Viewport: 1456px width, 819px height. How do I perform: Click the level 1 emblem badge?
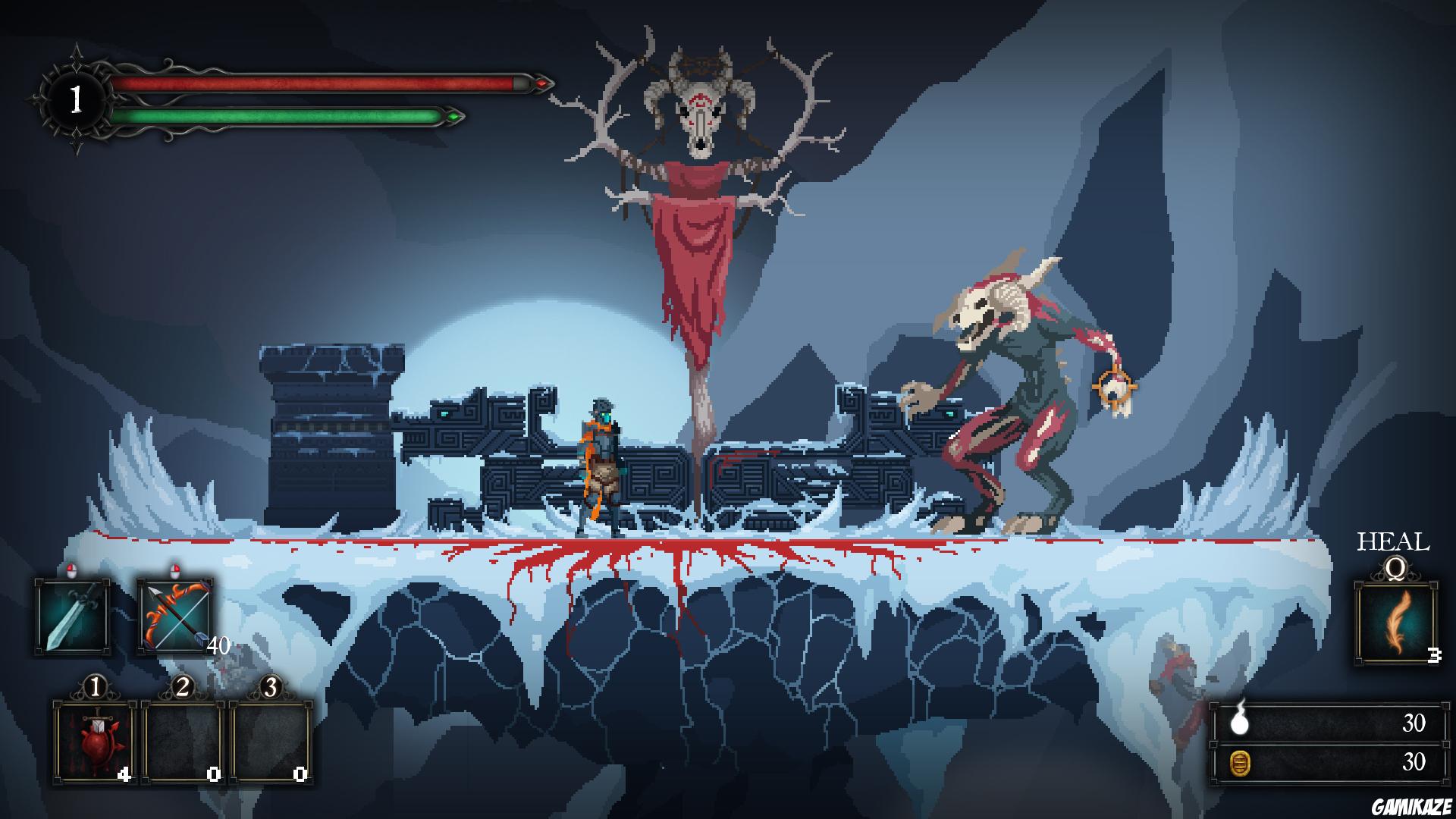76,97
